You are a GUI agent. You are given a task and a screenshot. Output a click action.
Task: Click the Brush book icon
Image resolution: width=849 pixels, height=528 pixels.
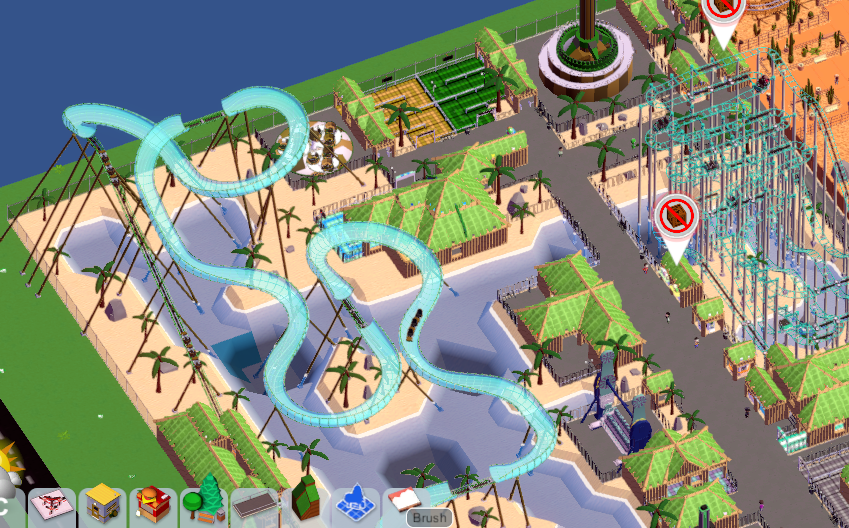click(x=405, y=504)
